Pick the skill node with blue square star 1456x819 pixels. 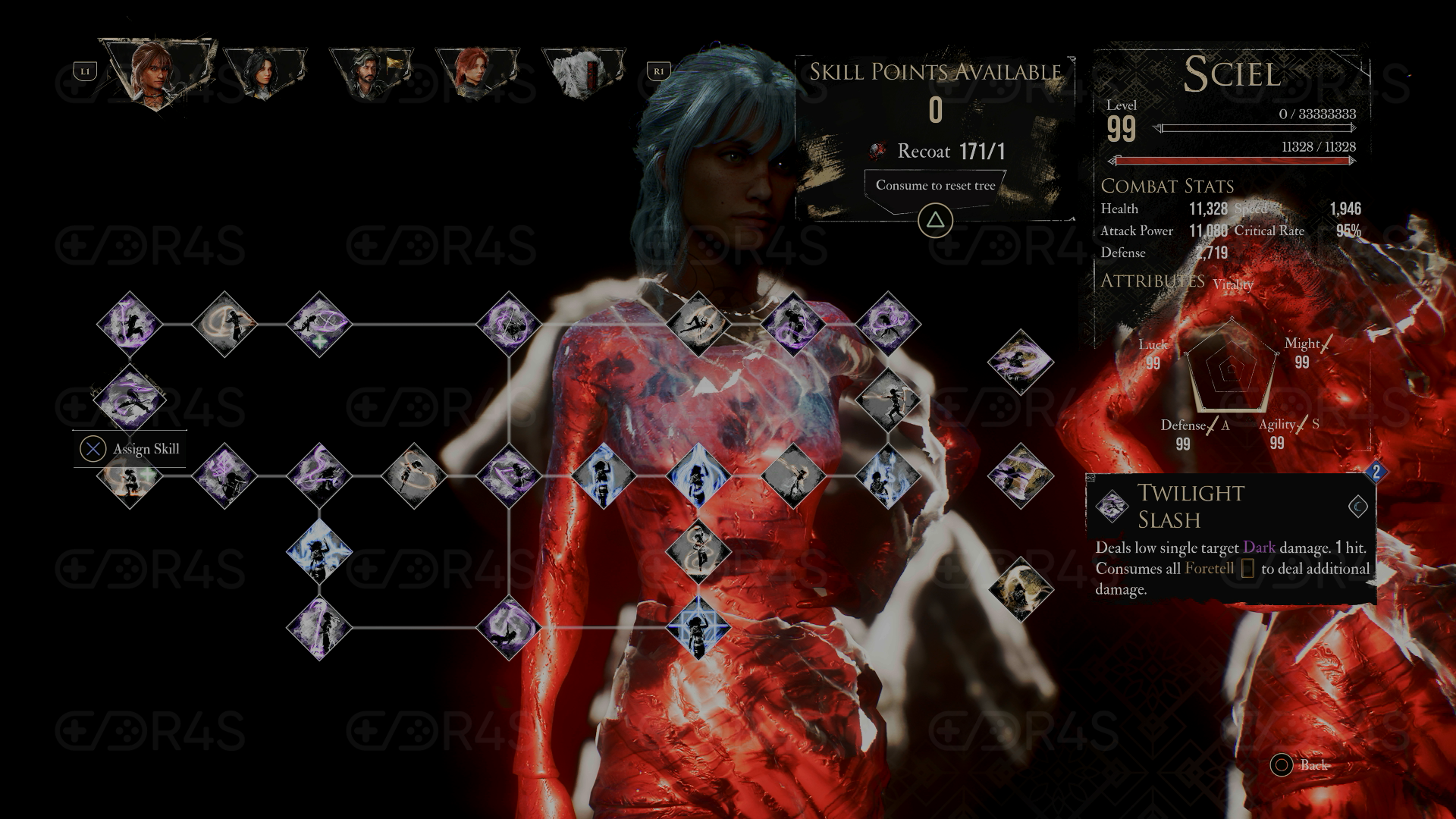tap(698, 627)
